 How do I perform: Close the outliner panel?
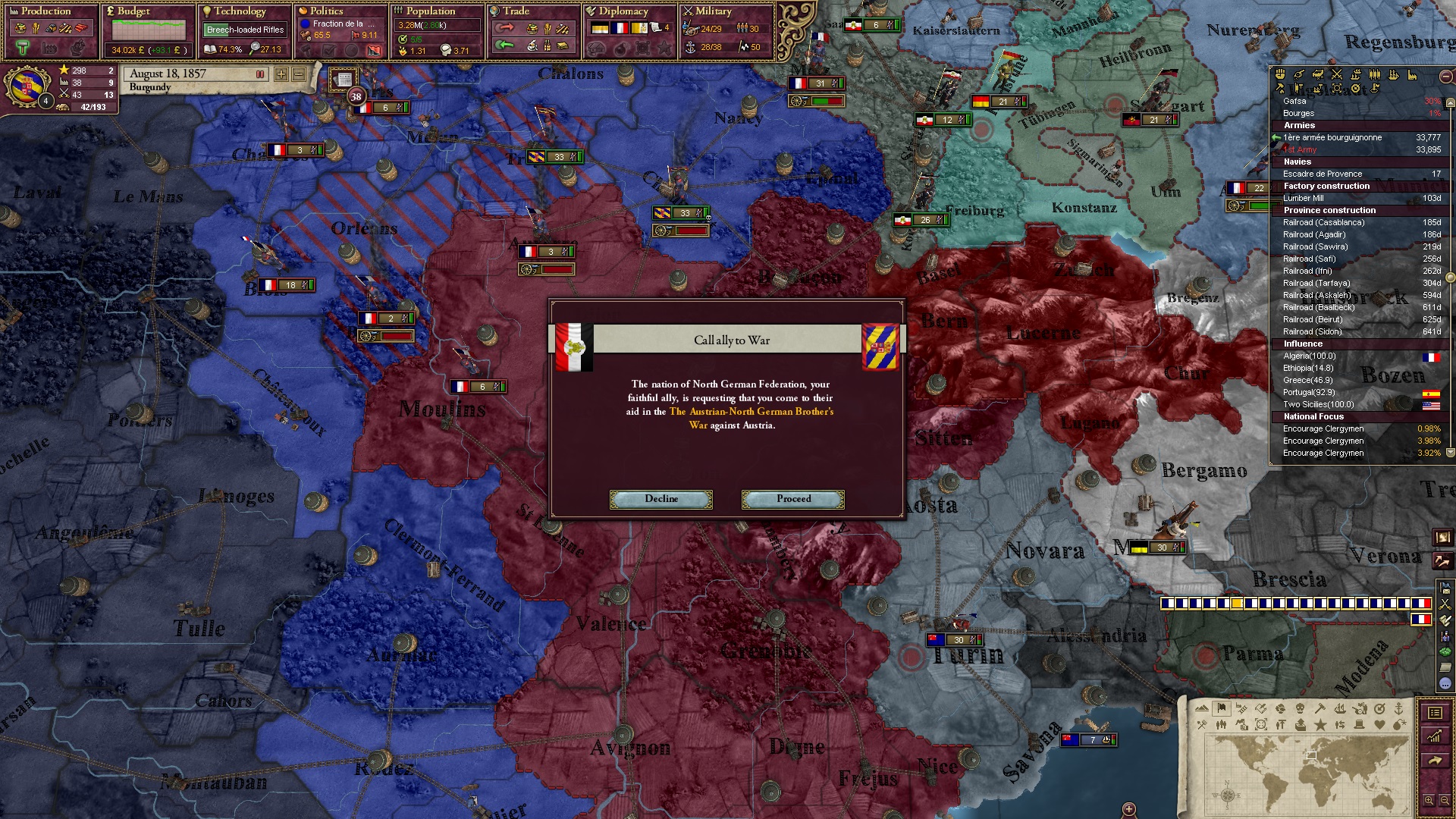pyautogui.click(x=1445, y=76)
